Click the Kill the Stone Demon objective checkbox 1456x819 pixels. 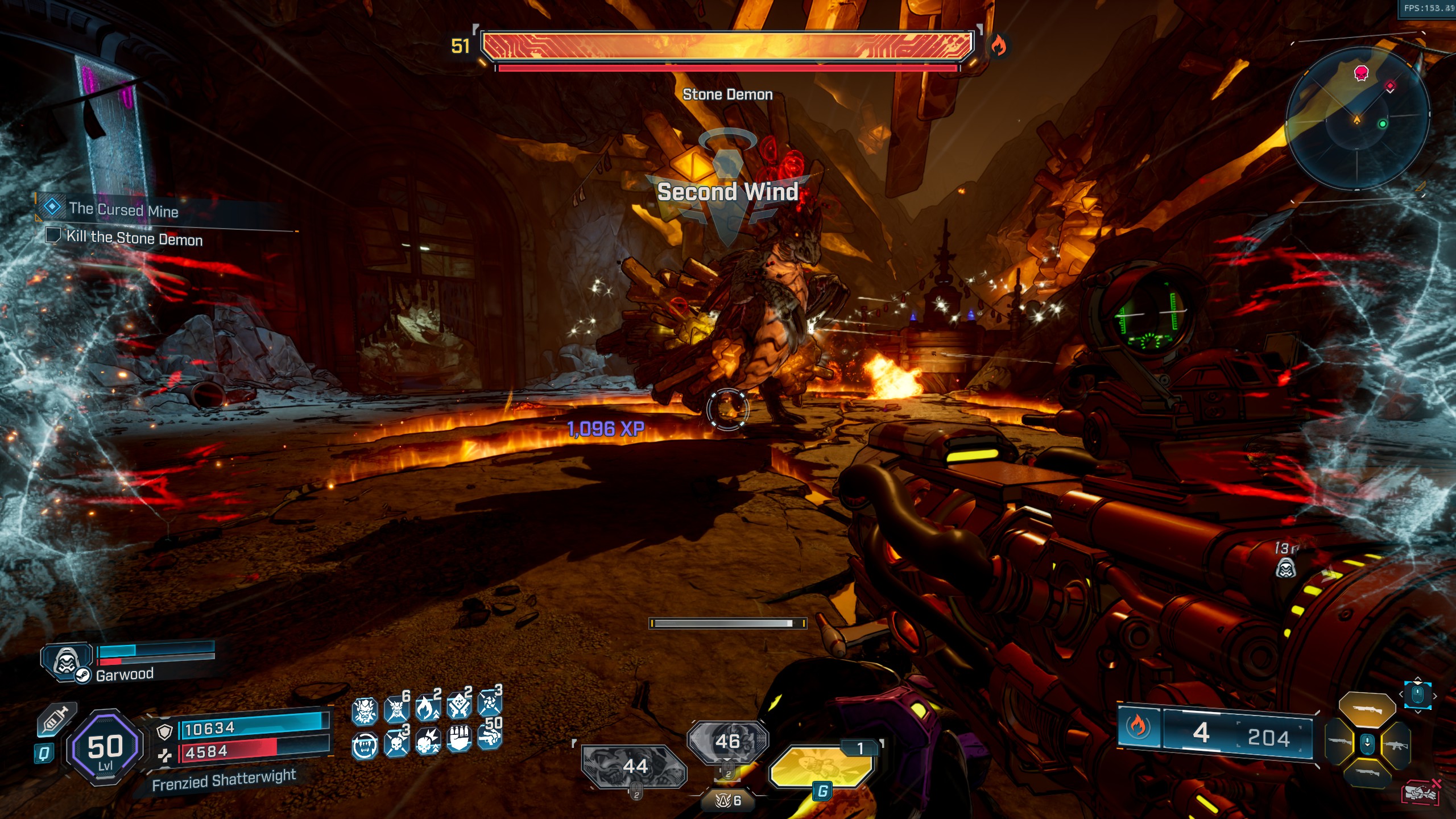pos(53,235)
